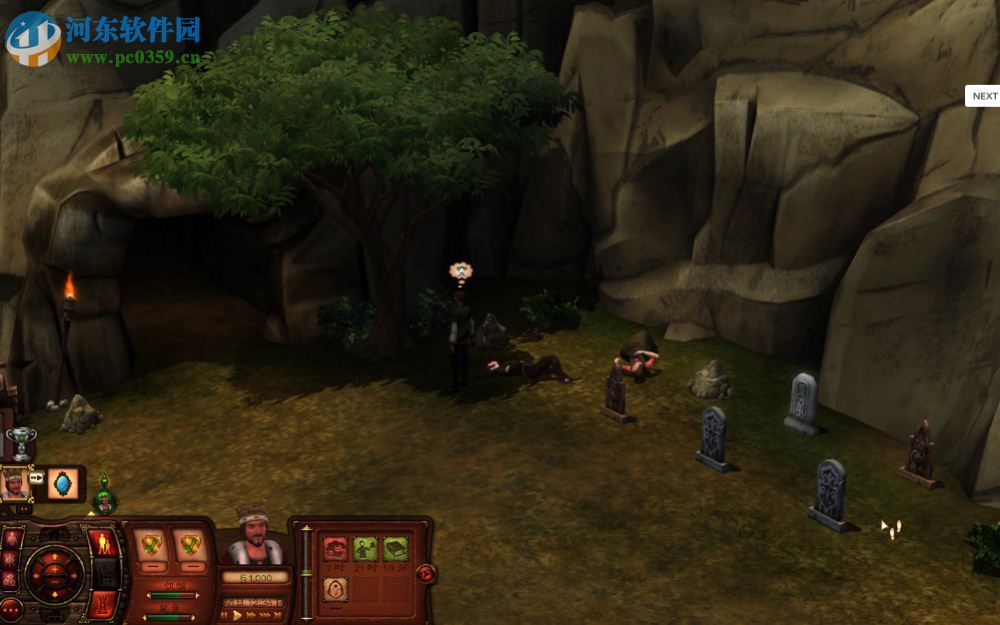The image size is (1000, 625).
Task: Open the silver trophy achievements icon
Action: pyautogui.click(x=21, y=441)
